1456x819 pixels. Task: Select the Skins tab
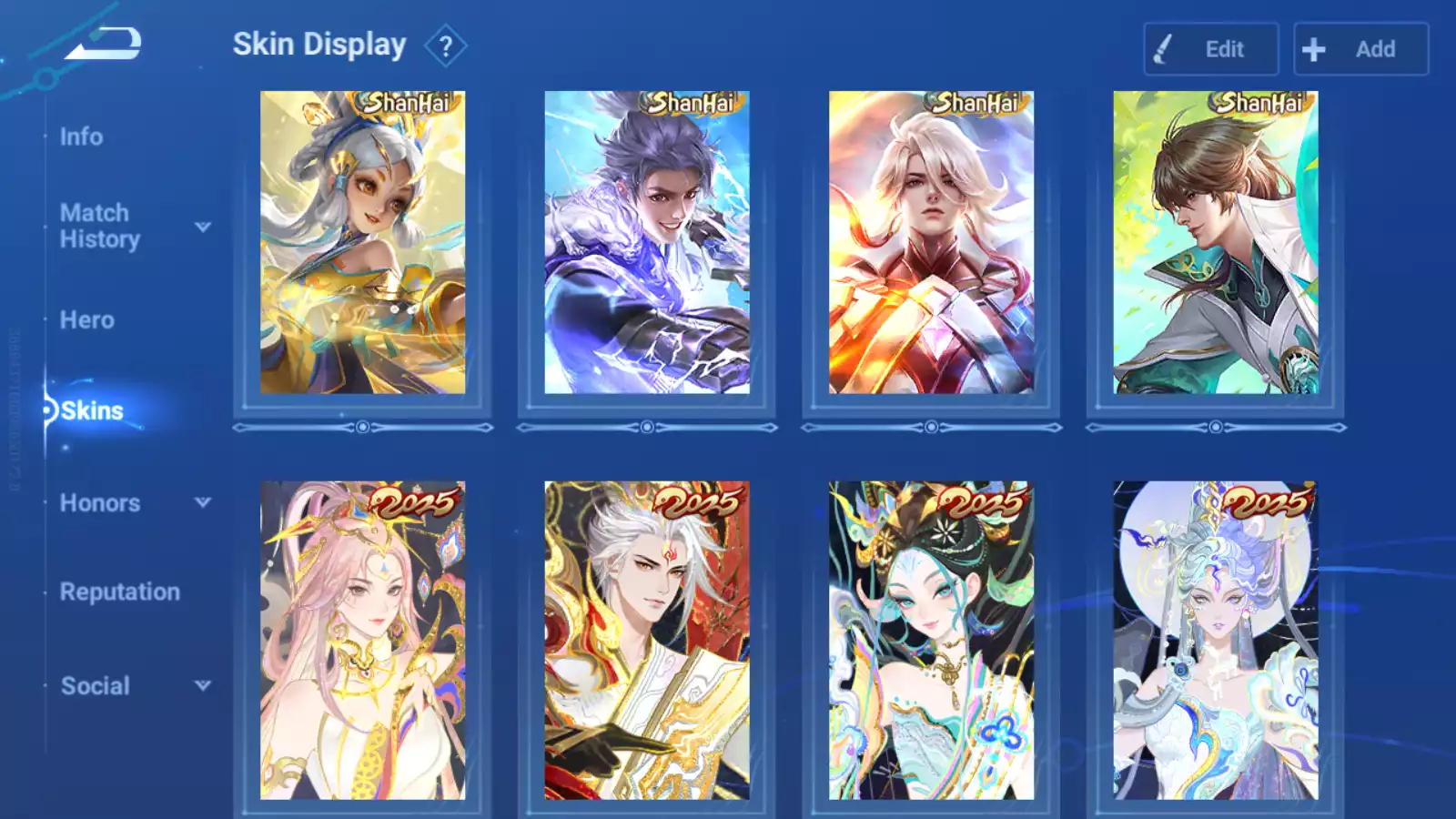click(x=91, y=411)
